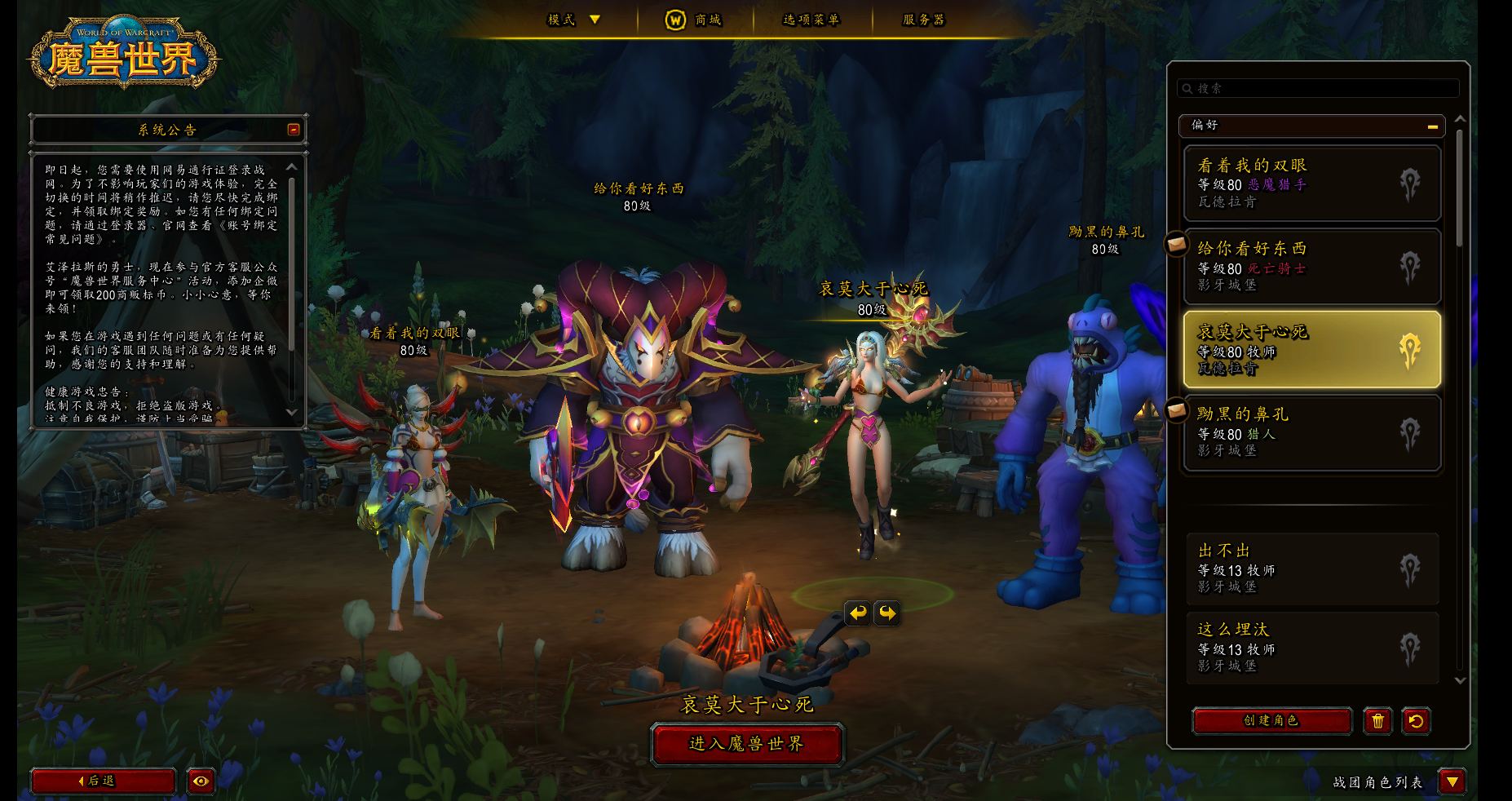Image resolution: width=1512 pixels, height=801 pixels.
Task: Click the 创建角色 create character button
Action: (1271, 721)
